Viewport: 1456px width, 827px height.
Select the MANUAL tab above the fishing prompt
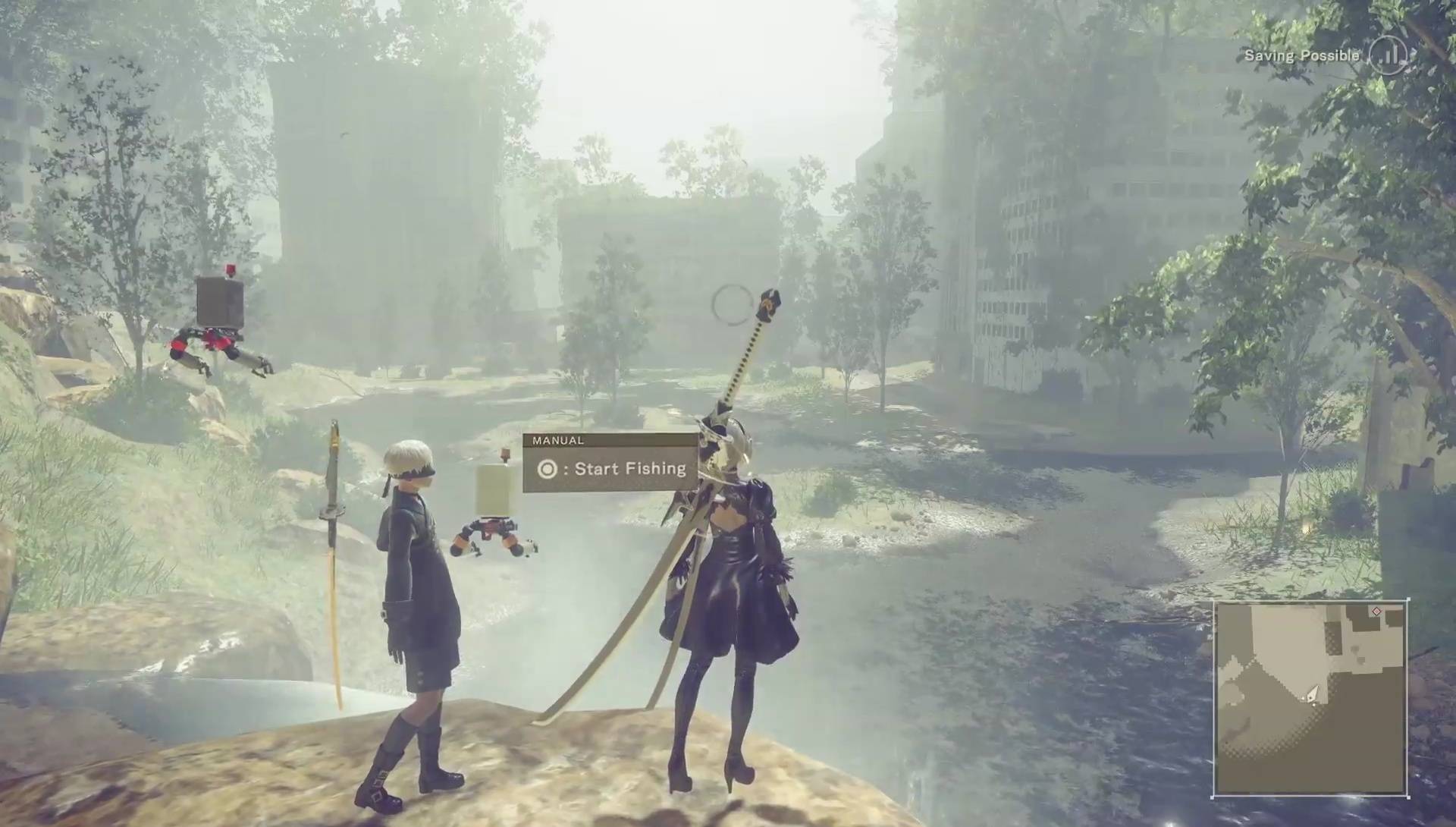559,440
